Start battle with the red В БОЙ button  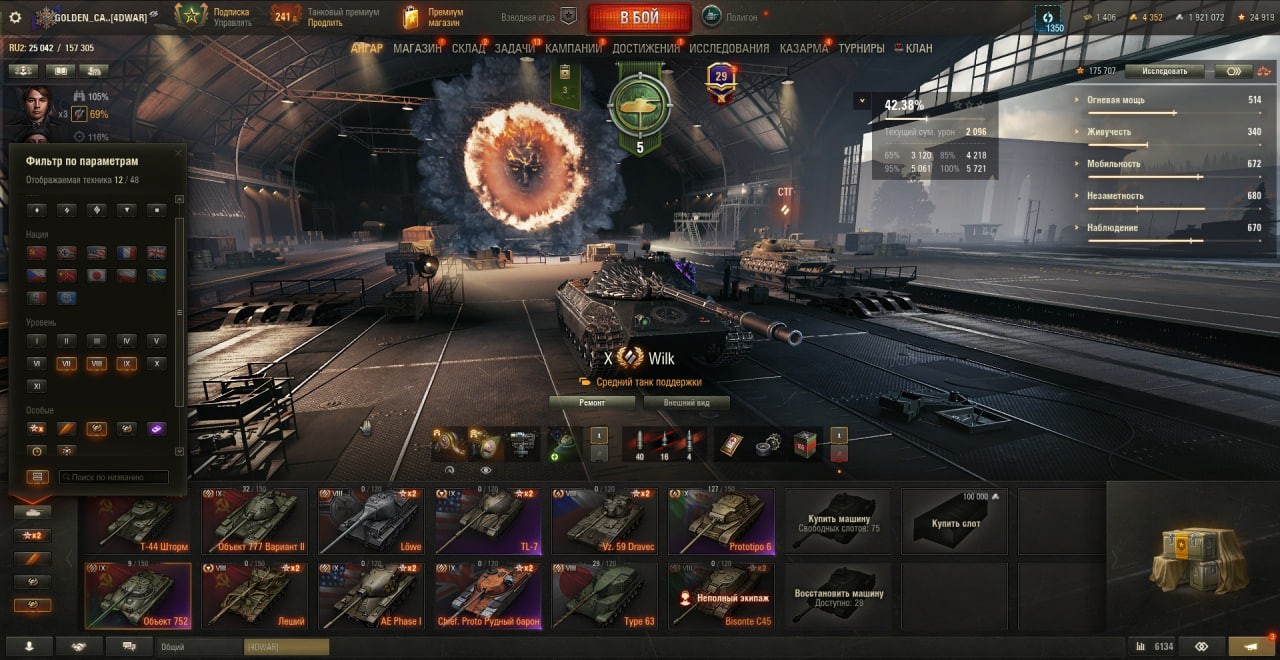[639, 17]
